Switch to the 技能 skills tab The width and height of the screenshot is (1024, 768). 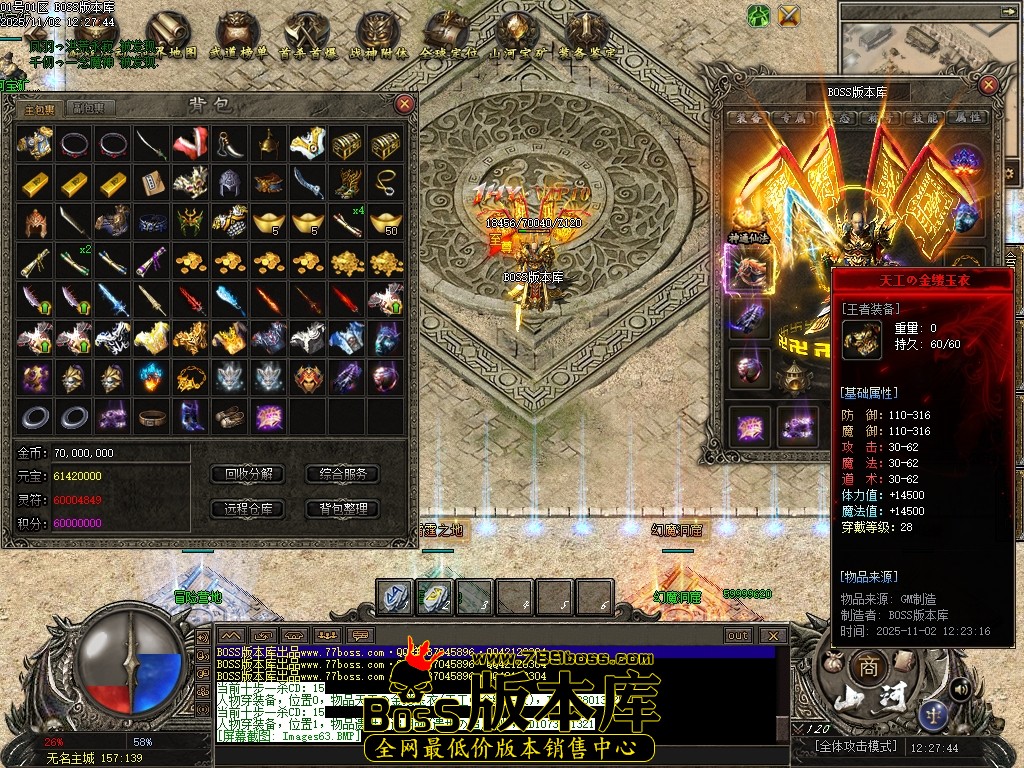[x=922, y=118]
